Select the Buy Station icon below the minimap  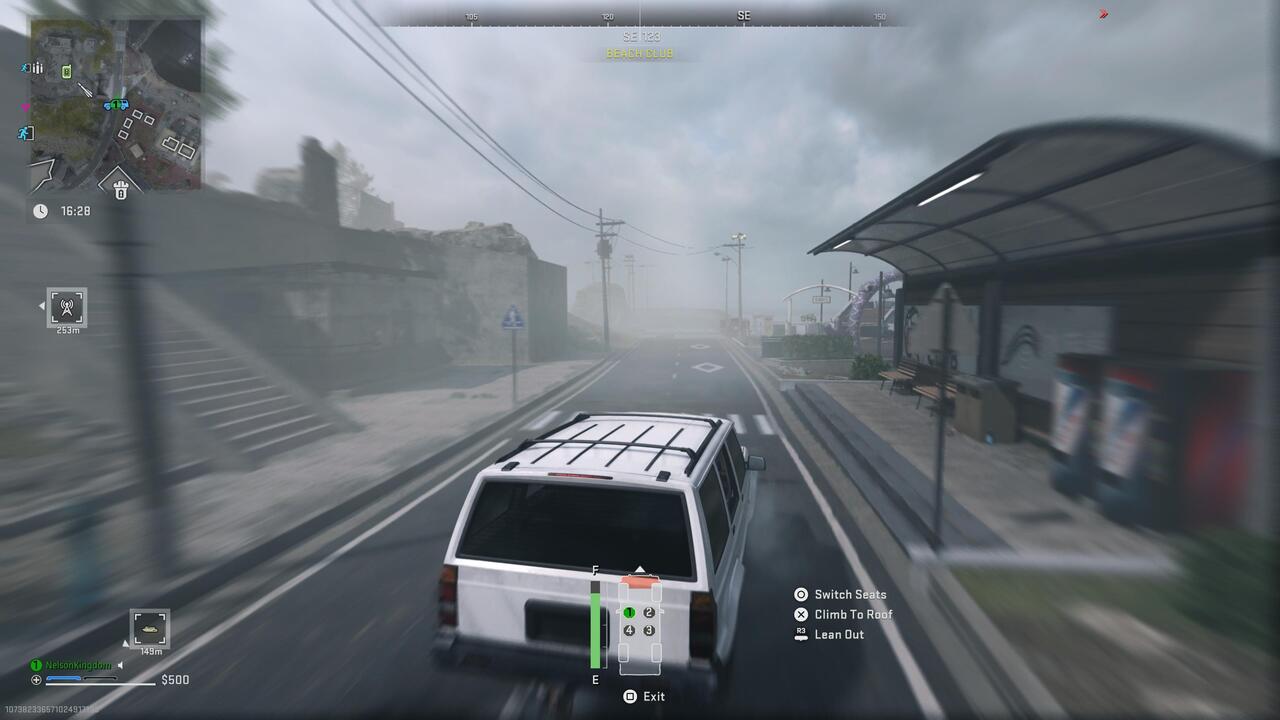coord(119,189)
